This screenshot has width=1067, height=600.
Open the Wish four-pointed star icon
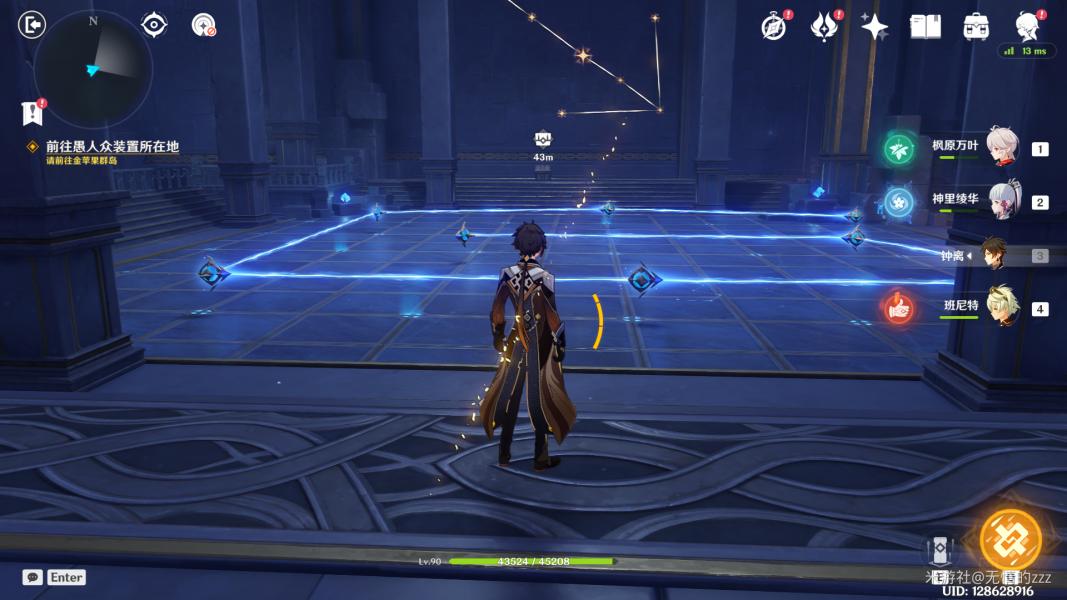point(875,27)
